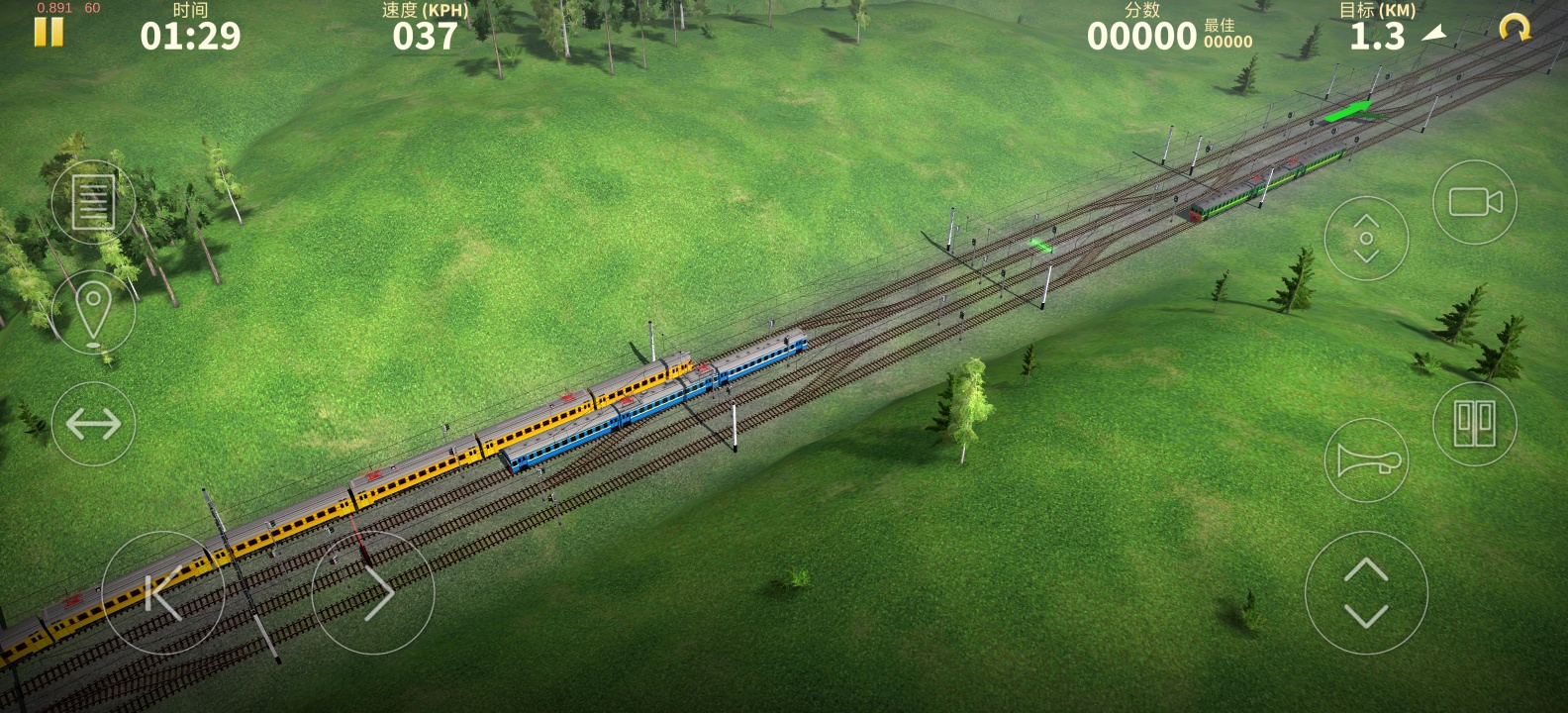
Task: Open the train doors button
Action: 1475,424
